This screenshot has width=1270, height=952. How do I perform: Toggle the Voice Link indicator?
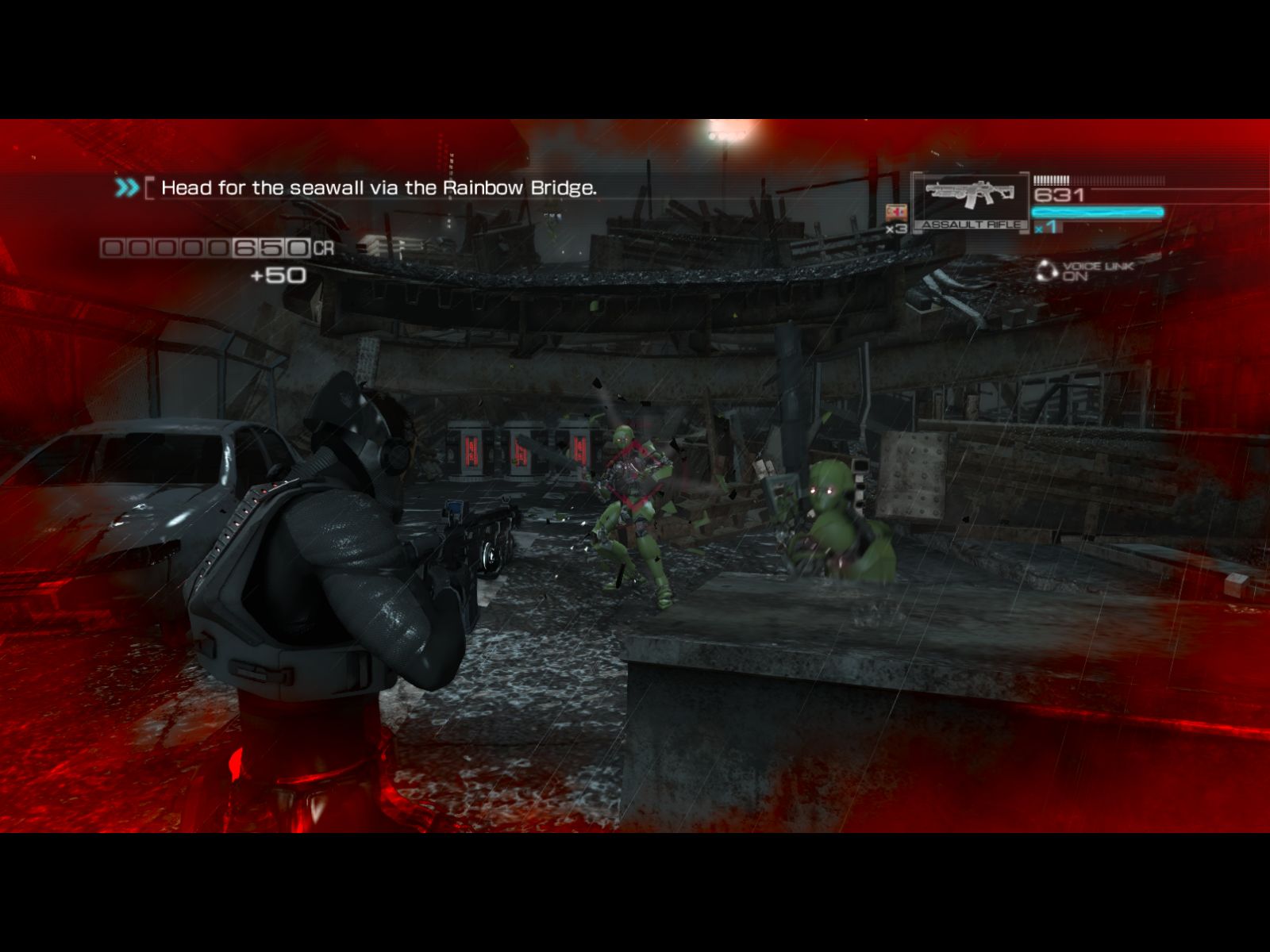point(1084,271)
